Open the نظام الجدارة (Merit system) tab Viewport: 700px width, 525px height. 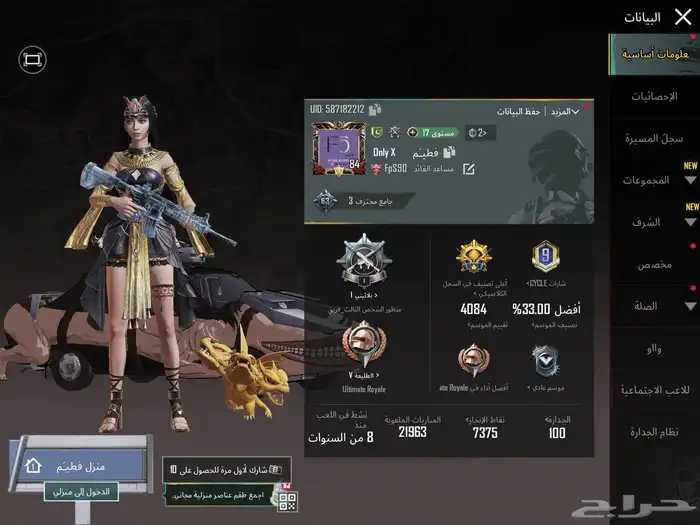[x=655, y=432]
